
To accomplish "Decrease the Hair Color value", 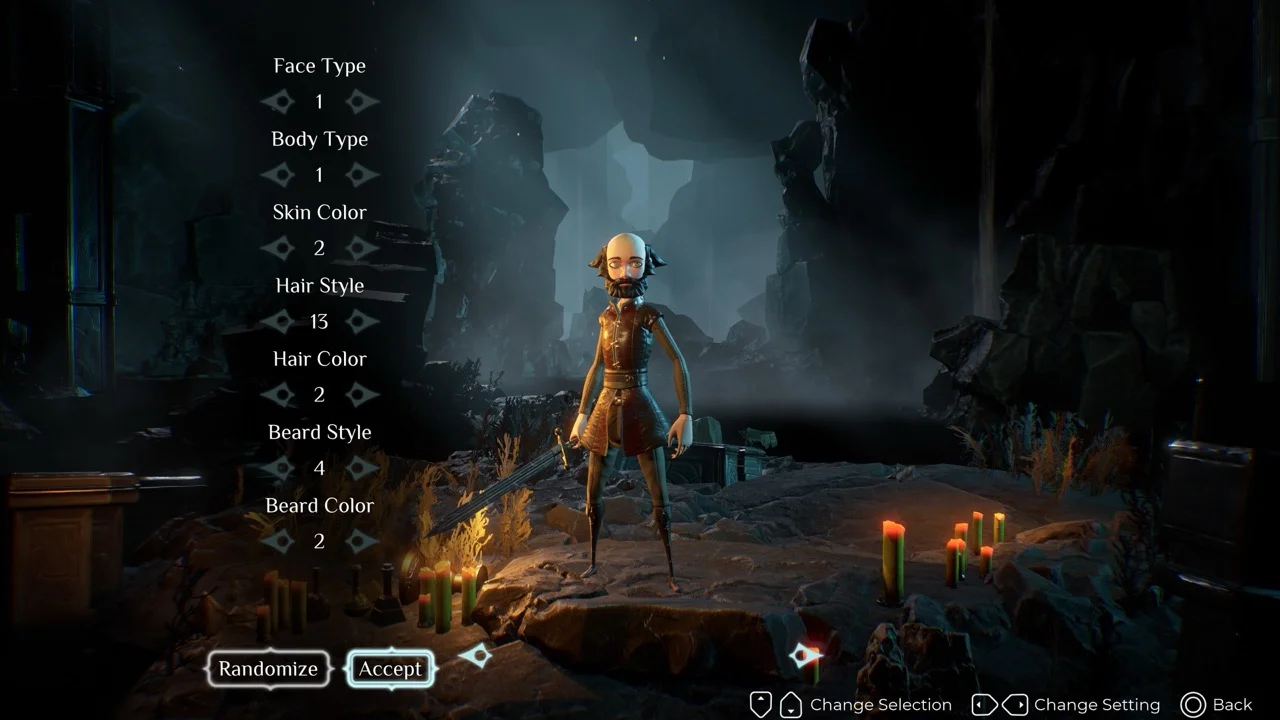I will [x=277, y=395].
